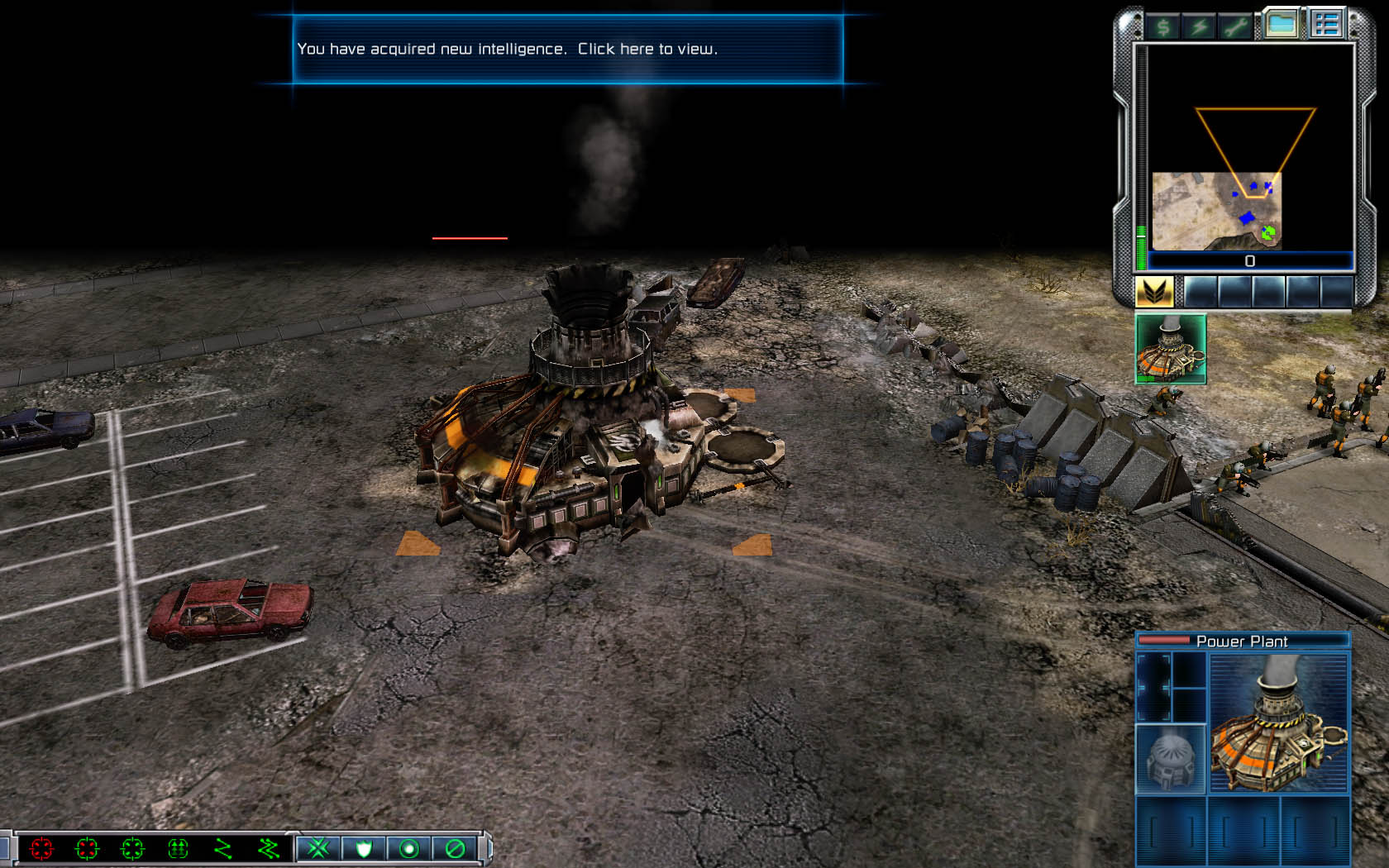
Task: Toggle the lightning bolt power button
Action: click(x=1199, y=27)
